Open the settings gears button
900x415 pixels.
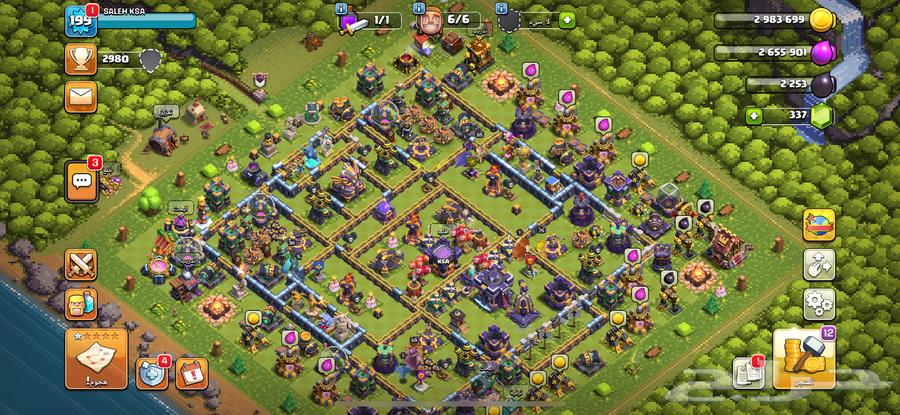[x=819, y=301]
